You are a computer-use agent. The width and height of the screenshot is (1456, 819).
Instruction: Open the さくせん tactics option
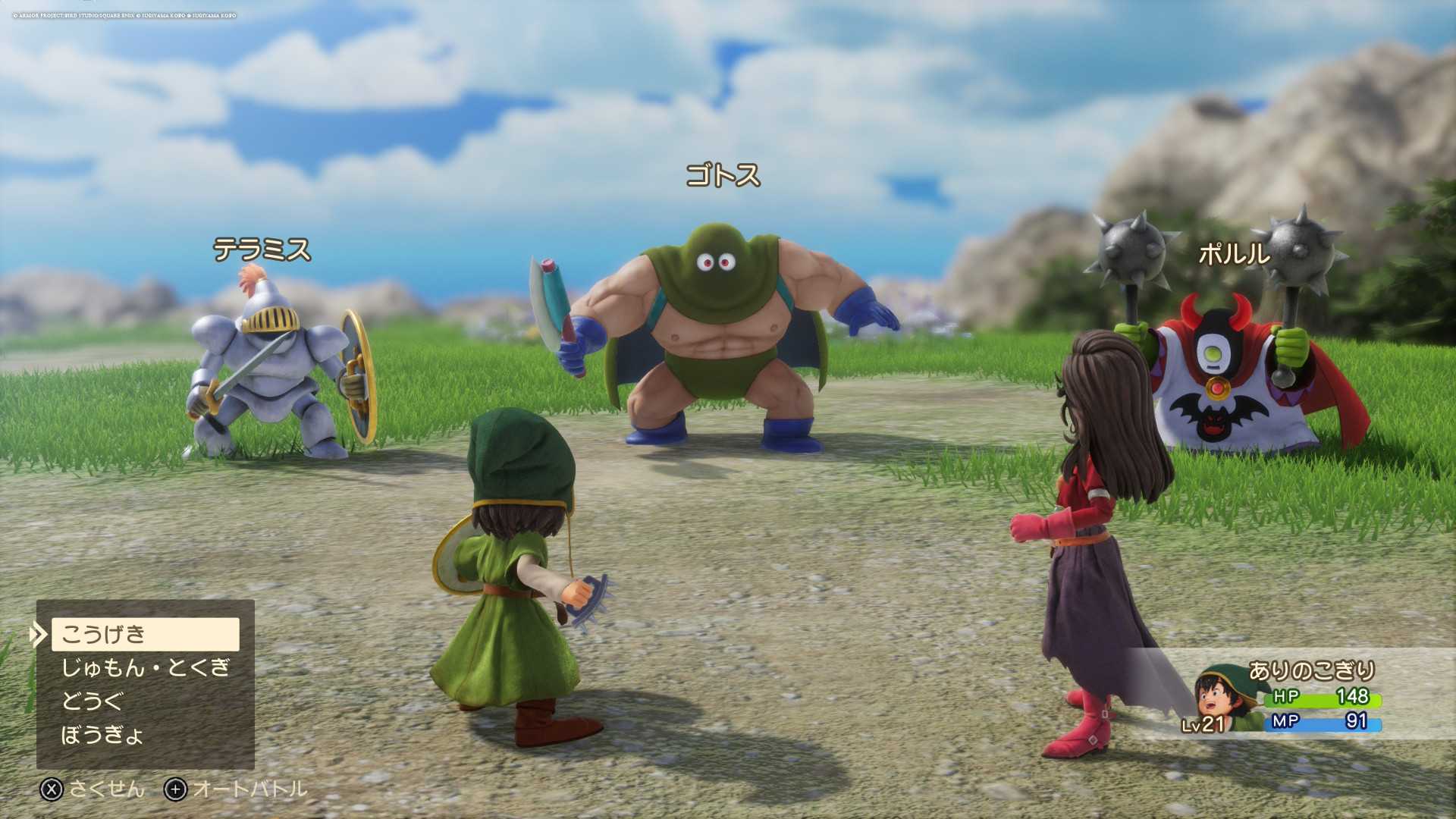93,789
